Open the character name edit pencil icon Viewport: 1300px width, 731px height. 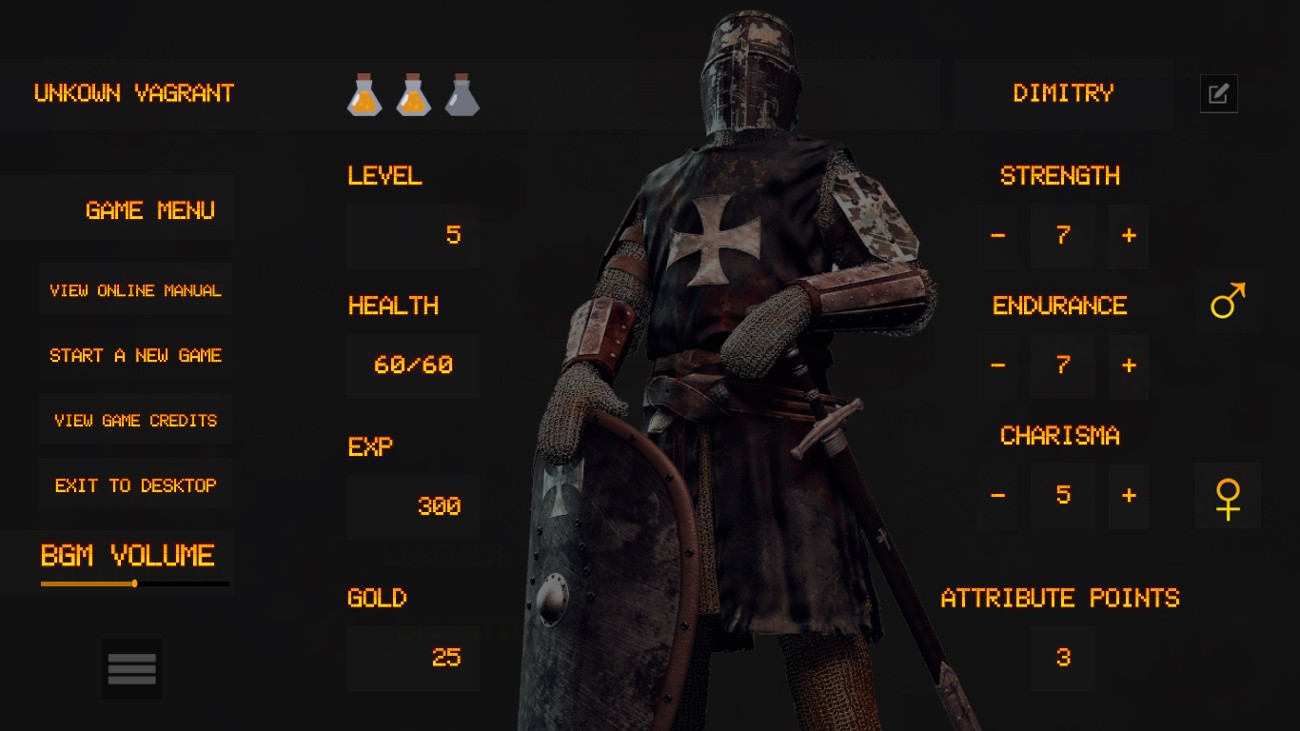(x=1218, y=93)
